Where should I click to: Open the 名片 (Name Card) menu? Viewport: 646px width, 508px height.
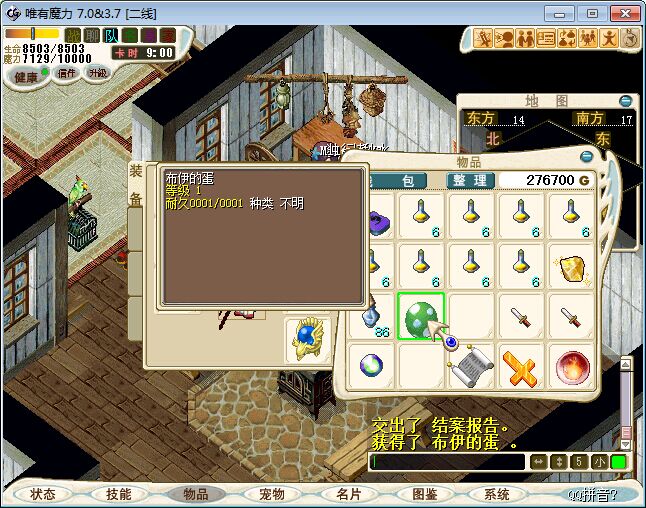(347, 494)
